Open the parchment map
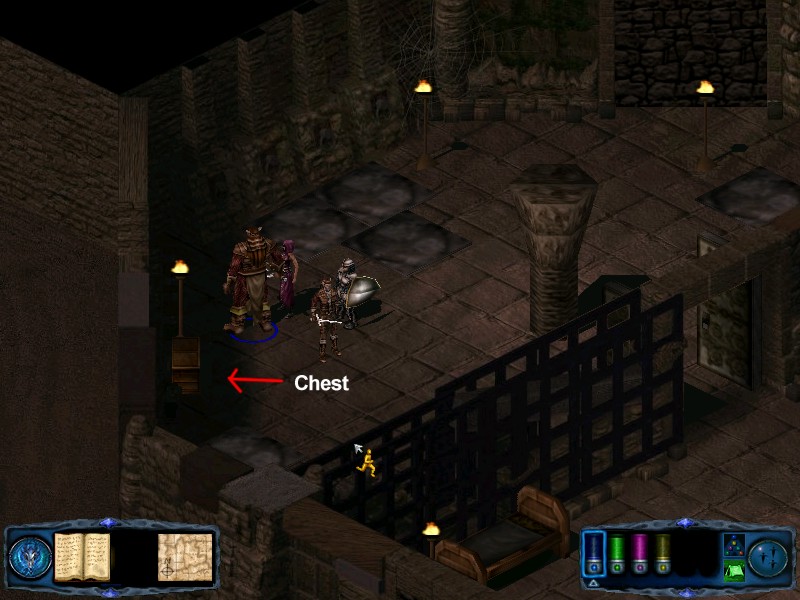 [x=185, y=556]
